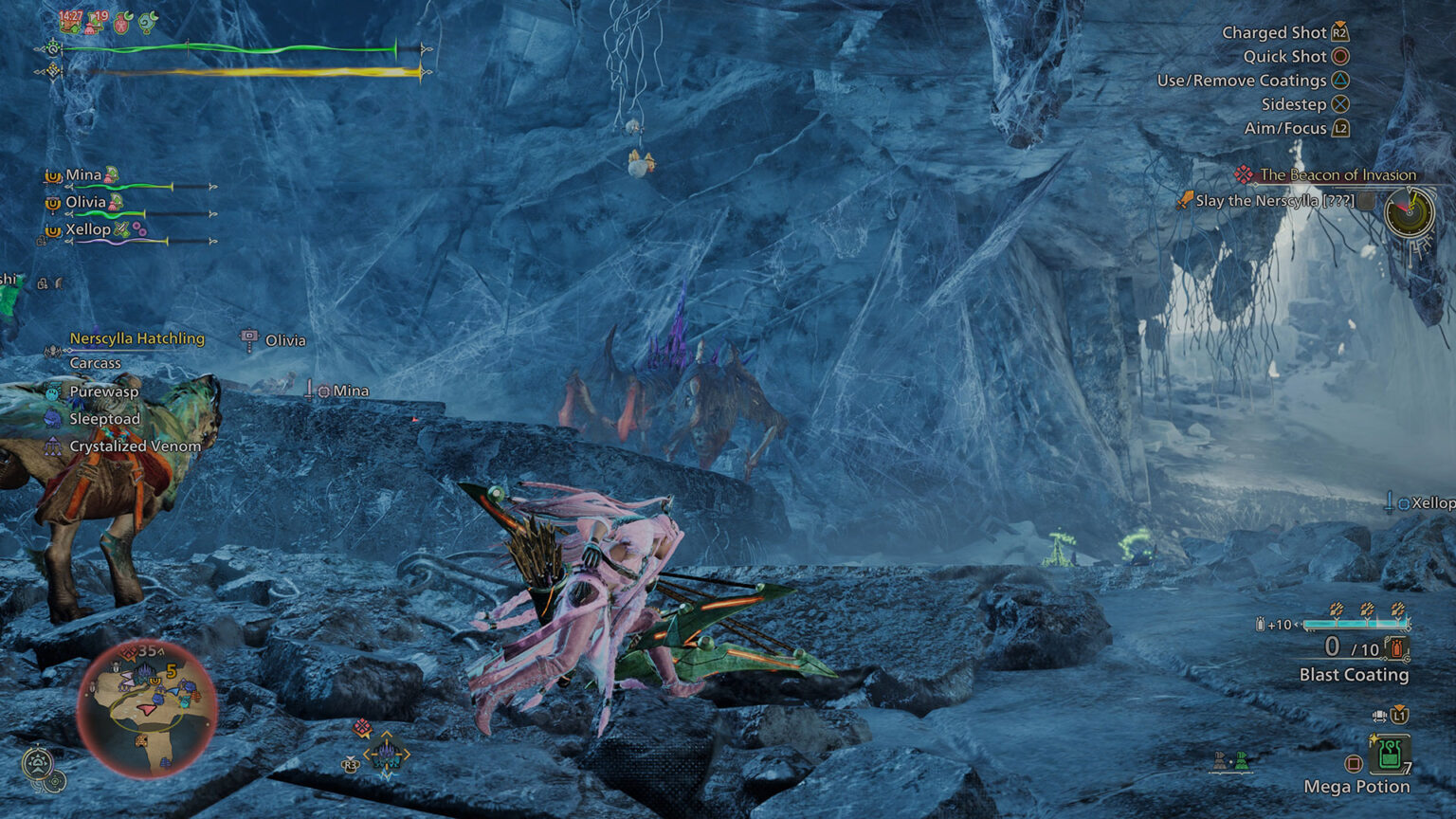Viewport: 1456px width, 819px height.
Task: Expand the Slay the Nerscylla objective
Action: tap(1365, 202)
